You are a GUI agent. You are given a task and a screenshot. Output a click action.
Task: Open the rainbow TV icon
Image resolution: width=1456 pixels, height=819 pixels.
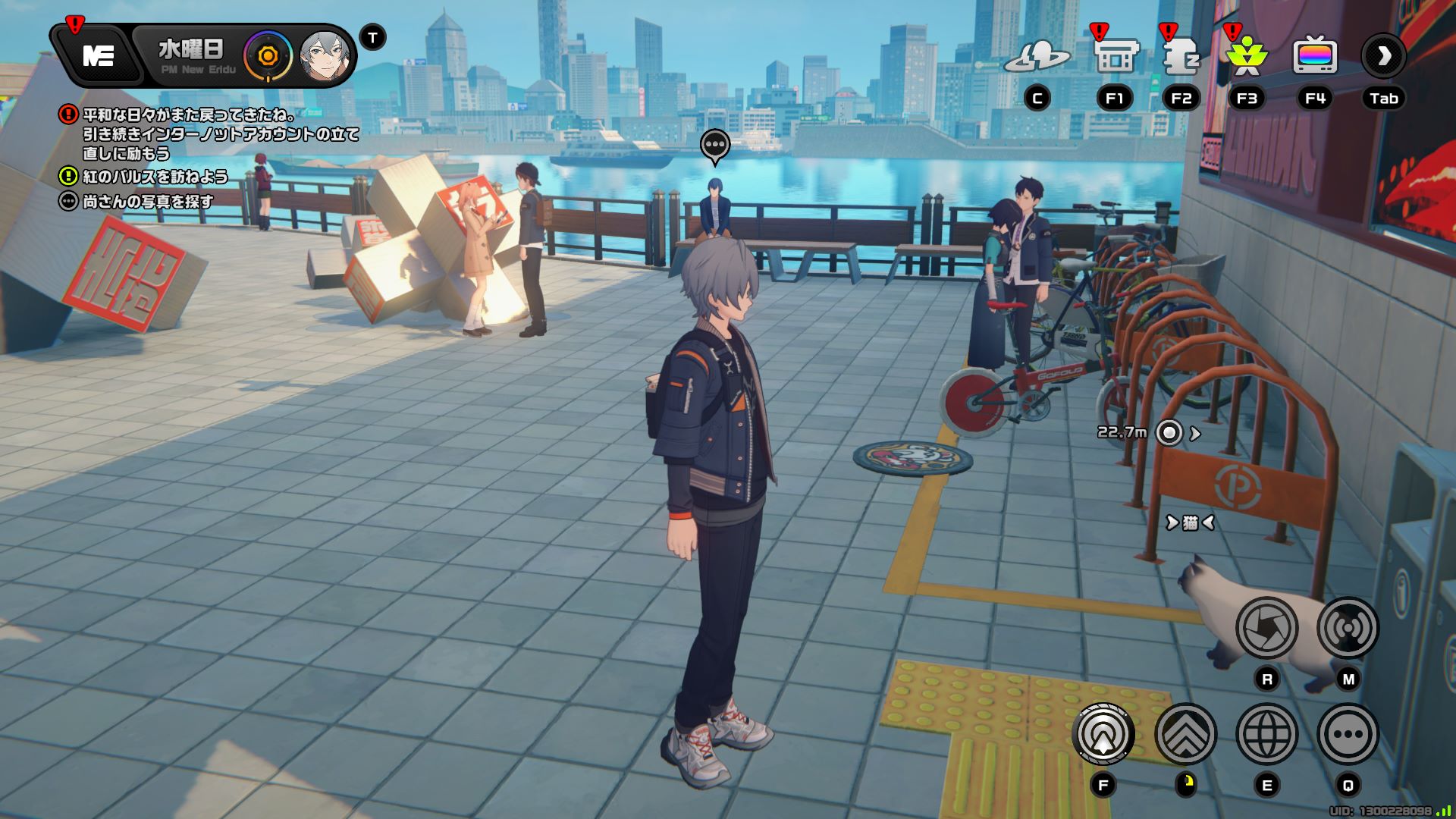1315,56
